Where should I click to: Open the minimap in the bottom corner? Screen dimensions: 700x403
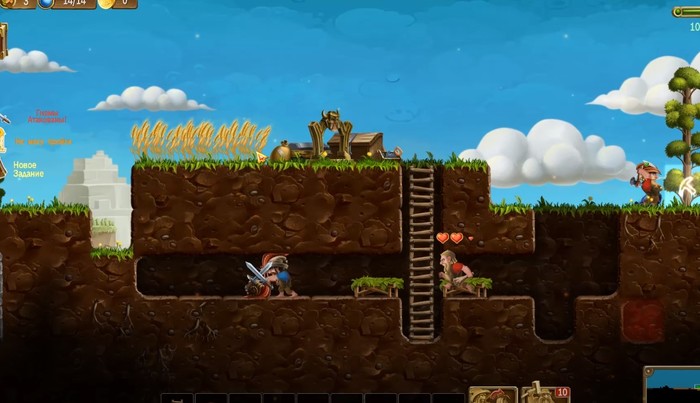(x=672, y=386)
